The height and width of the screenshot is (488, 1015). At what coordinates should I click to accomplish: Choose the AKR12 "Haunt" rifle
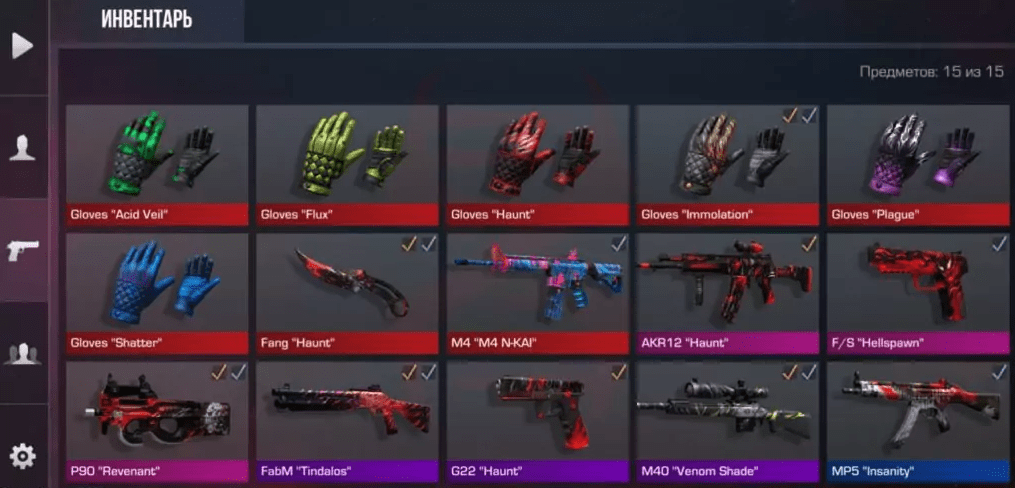pyautogui.click(x=727, y=288)
